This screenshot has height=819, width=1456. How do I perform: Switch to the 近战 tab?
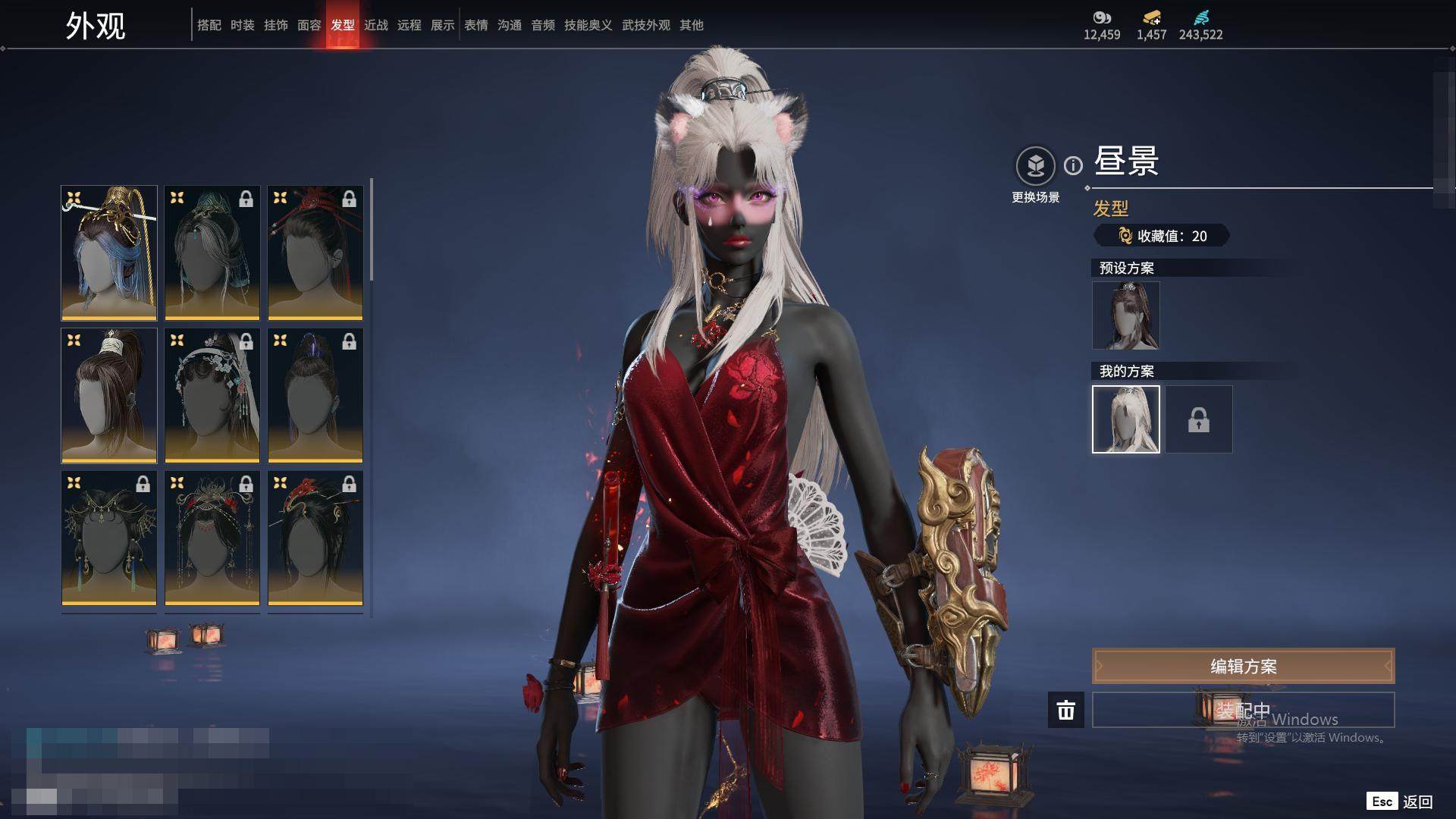tap(375, 25)
